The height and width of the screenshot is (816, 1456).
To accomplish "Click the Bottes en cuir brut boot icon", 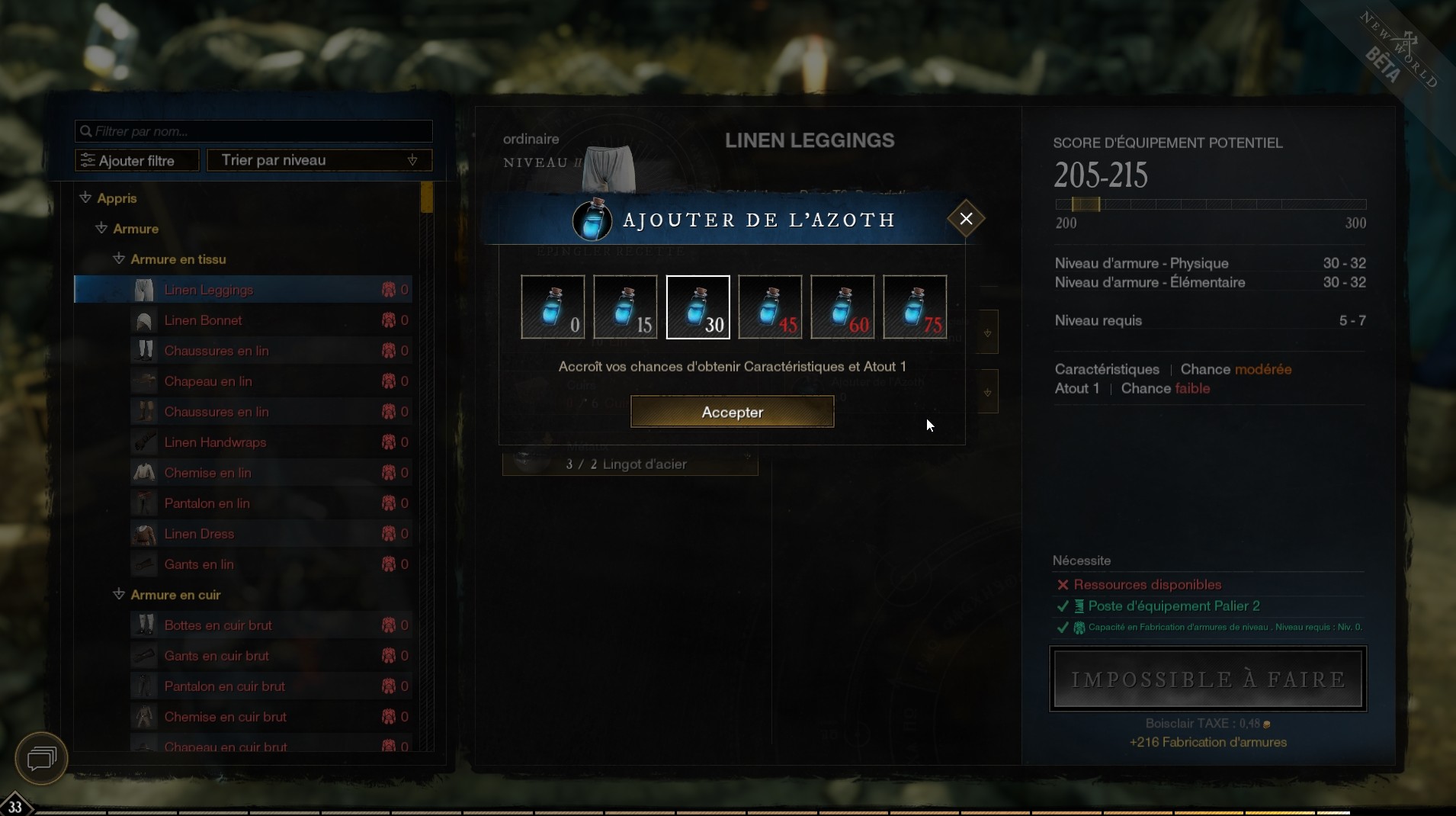I will click(145, 625).
